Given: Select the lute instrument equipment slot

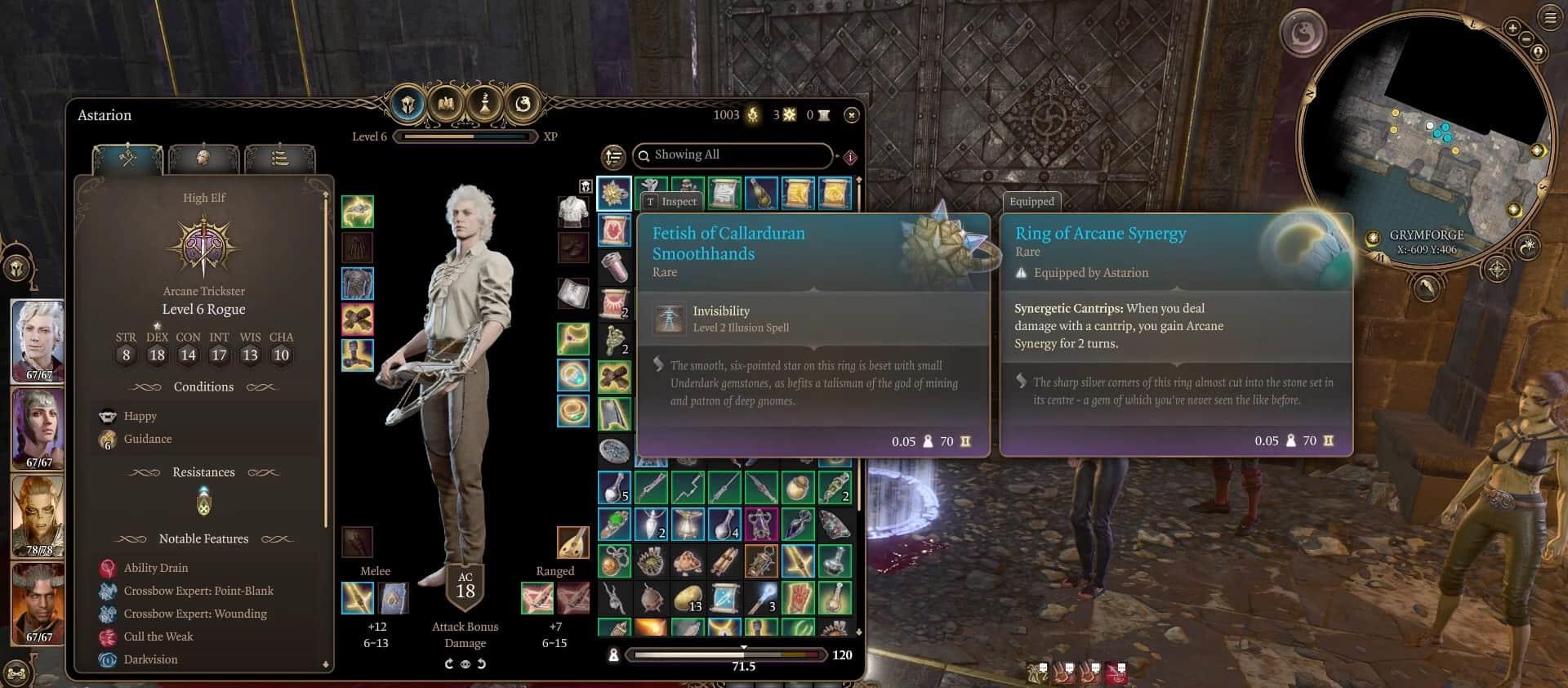Looking at the screenshot, I should 572,542.
